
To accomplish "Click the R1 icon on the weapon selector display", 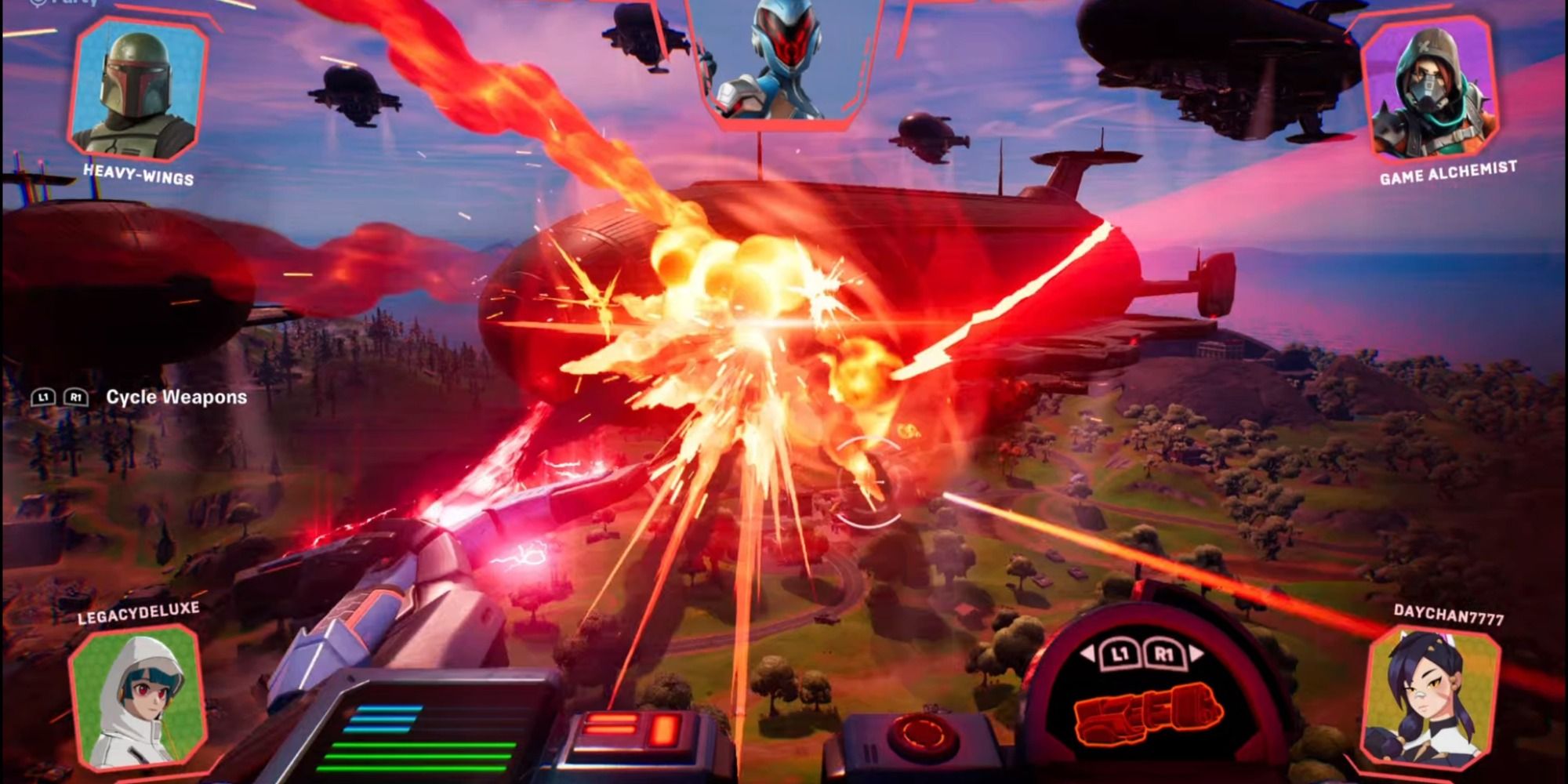I will coord(1166,654).
